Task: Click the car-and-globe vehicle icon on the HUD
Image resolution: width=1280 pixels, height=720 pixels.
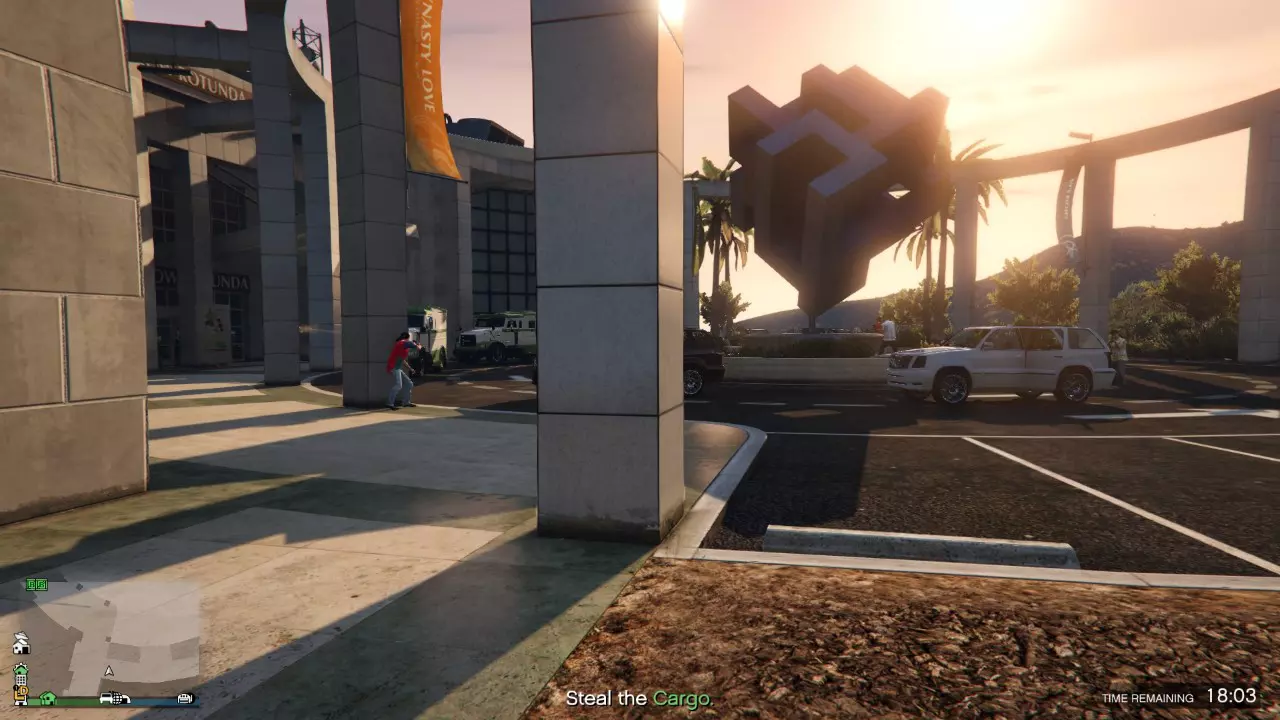Action: tap(113, 699)
